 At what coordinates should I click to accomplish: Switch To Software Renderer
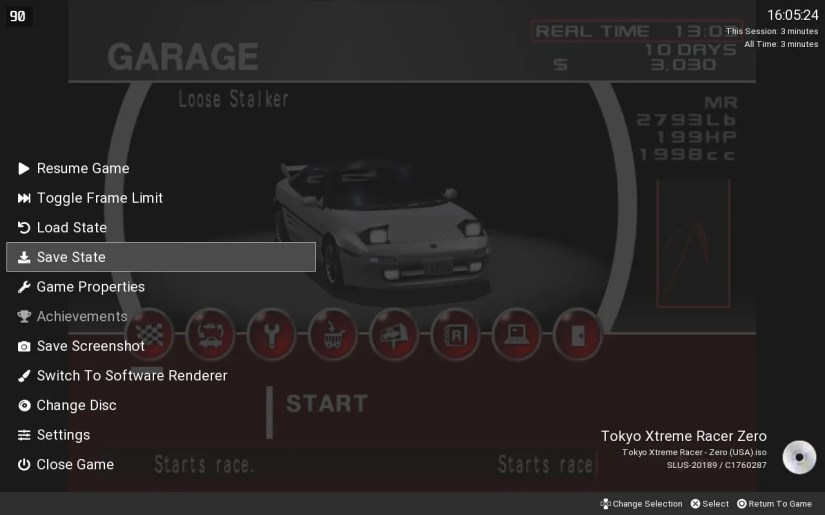pyautogui.click(x=132, y=376)
